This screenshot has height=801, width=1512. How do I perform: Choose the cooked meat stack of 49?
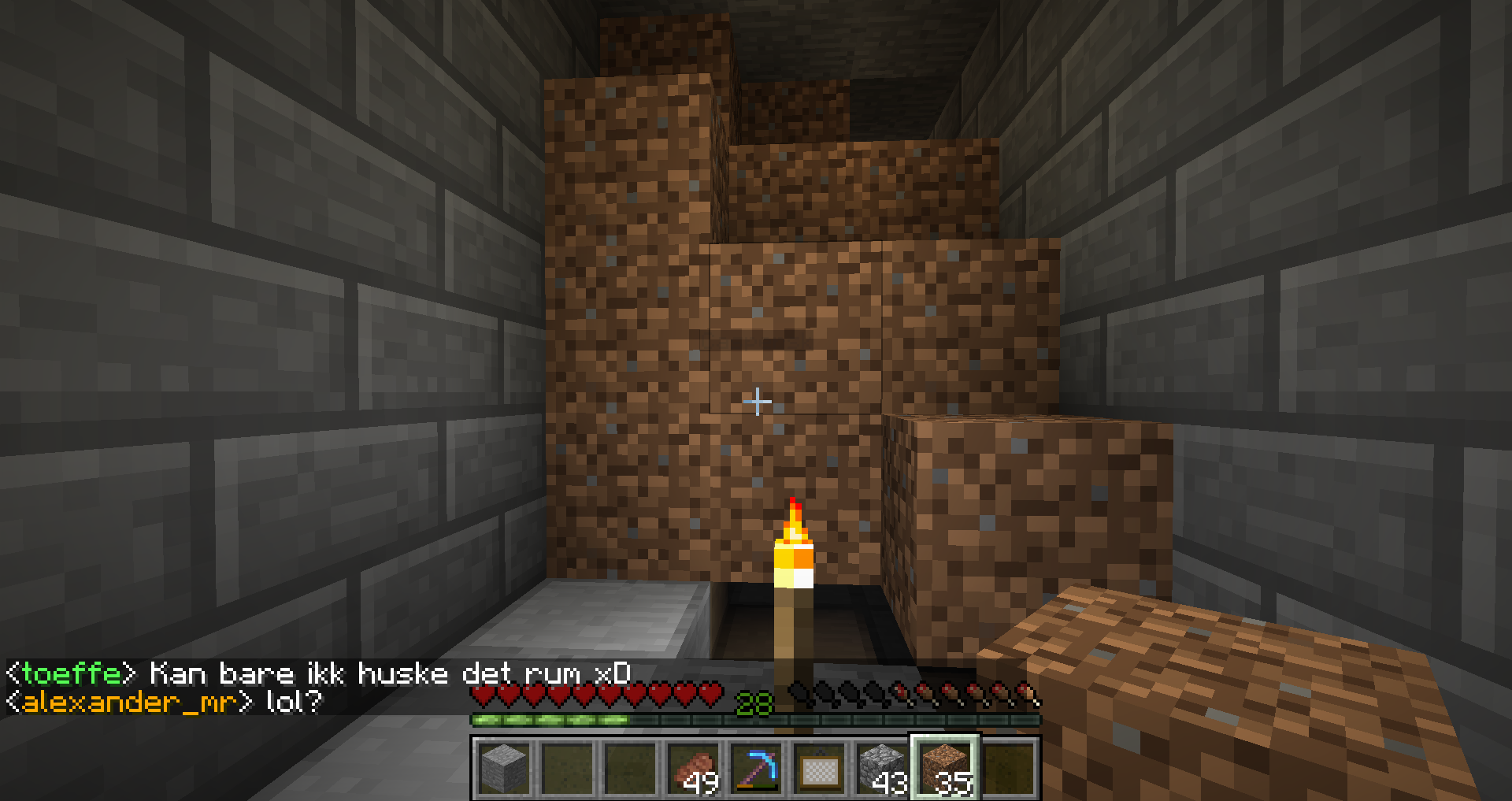click(x=693, y=768)
